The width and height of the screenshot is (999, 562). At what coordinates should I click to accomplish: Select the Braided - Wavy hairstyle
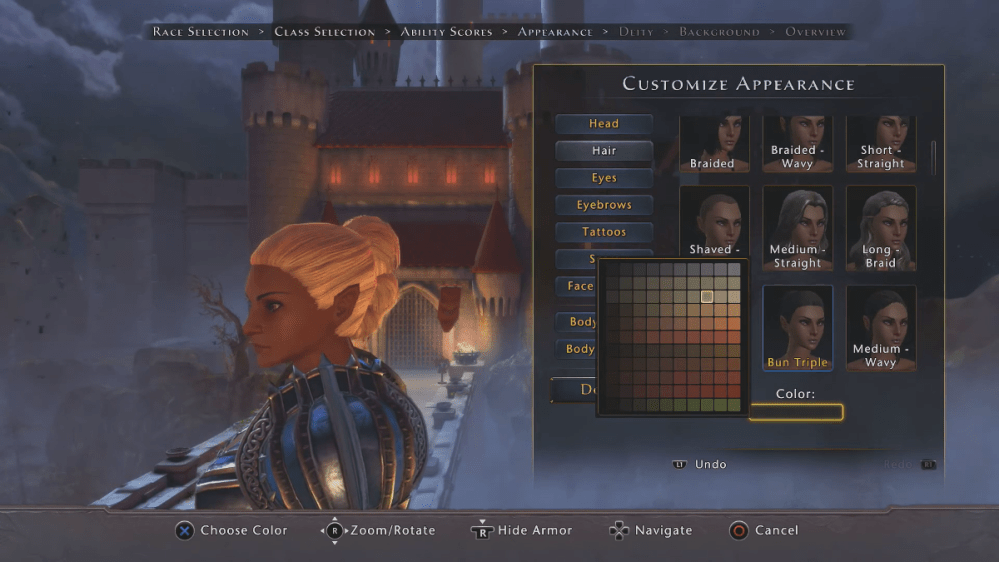click(x=797, y=144)
